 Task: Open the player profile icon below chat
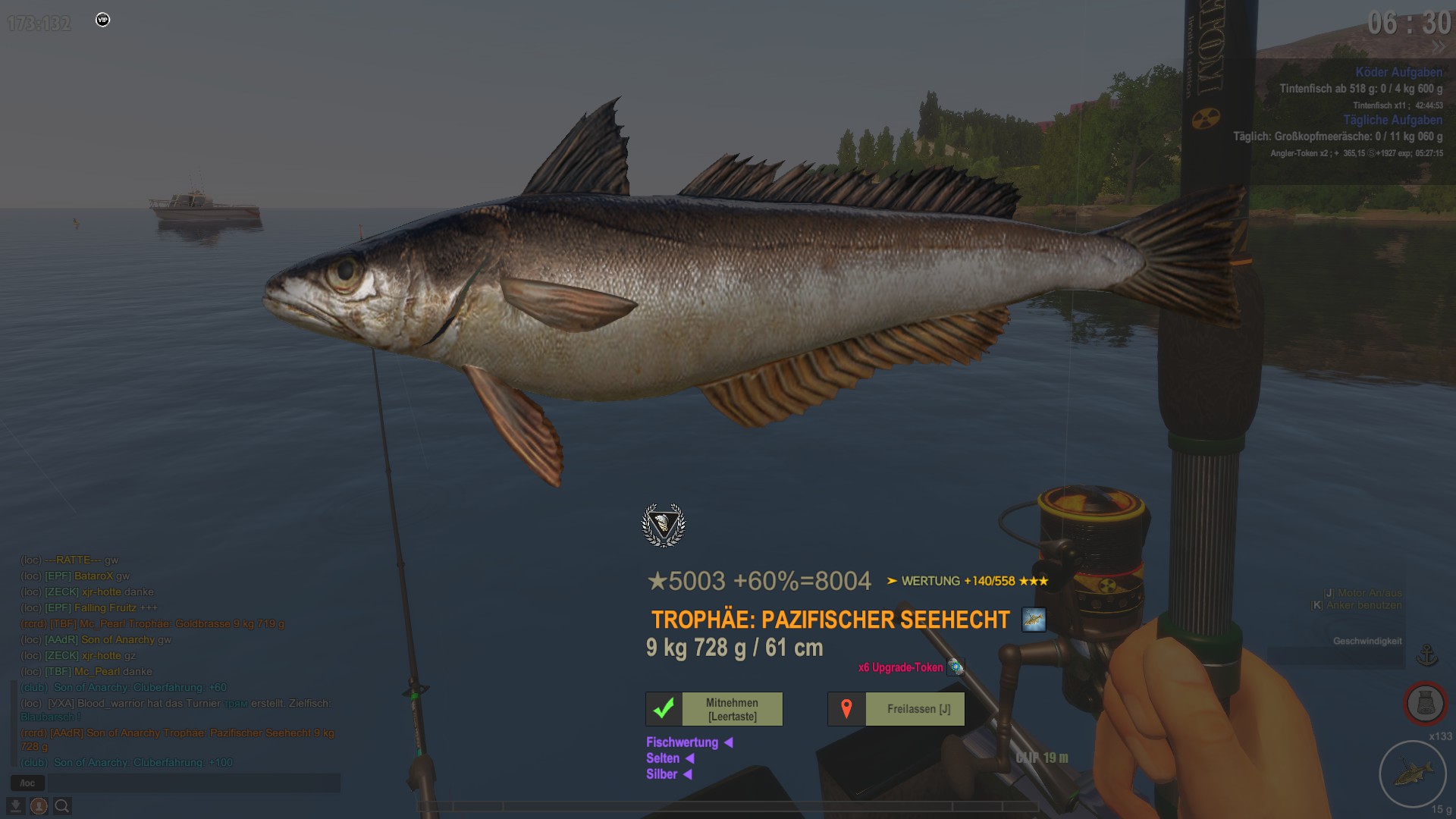[x=39, y=805]
